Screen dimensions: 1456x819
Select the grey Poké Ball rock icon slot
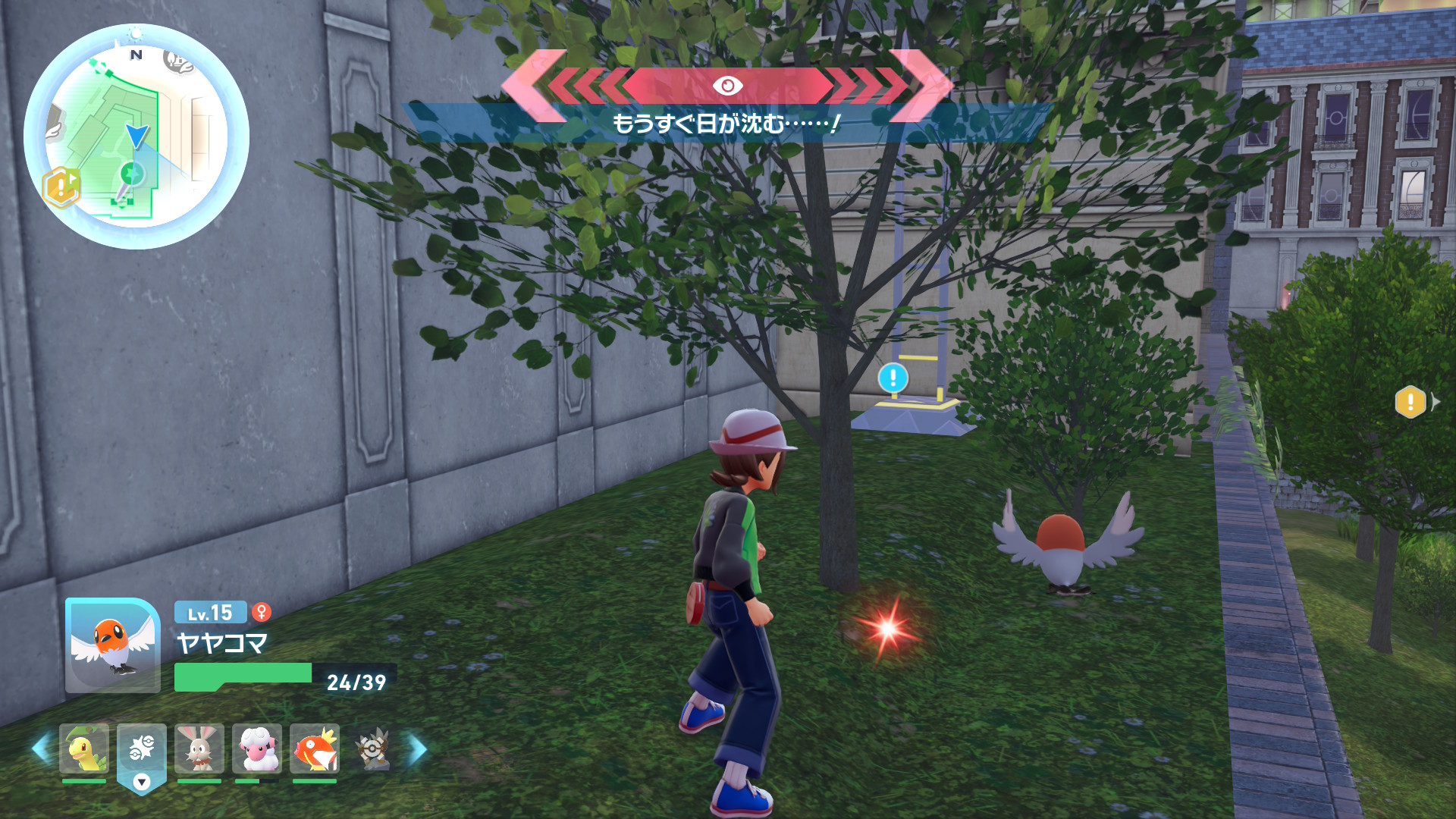pos(372,748)
